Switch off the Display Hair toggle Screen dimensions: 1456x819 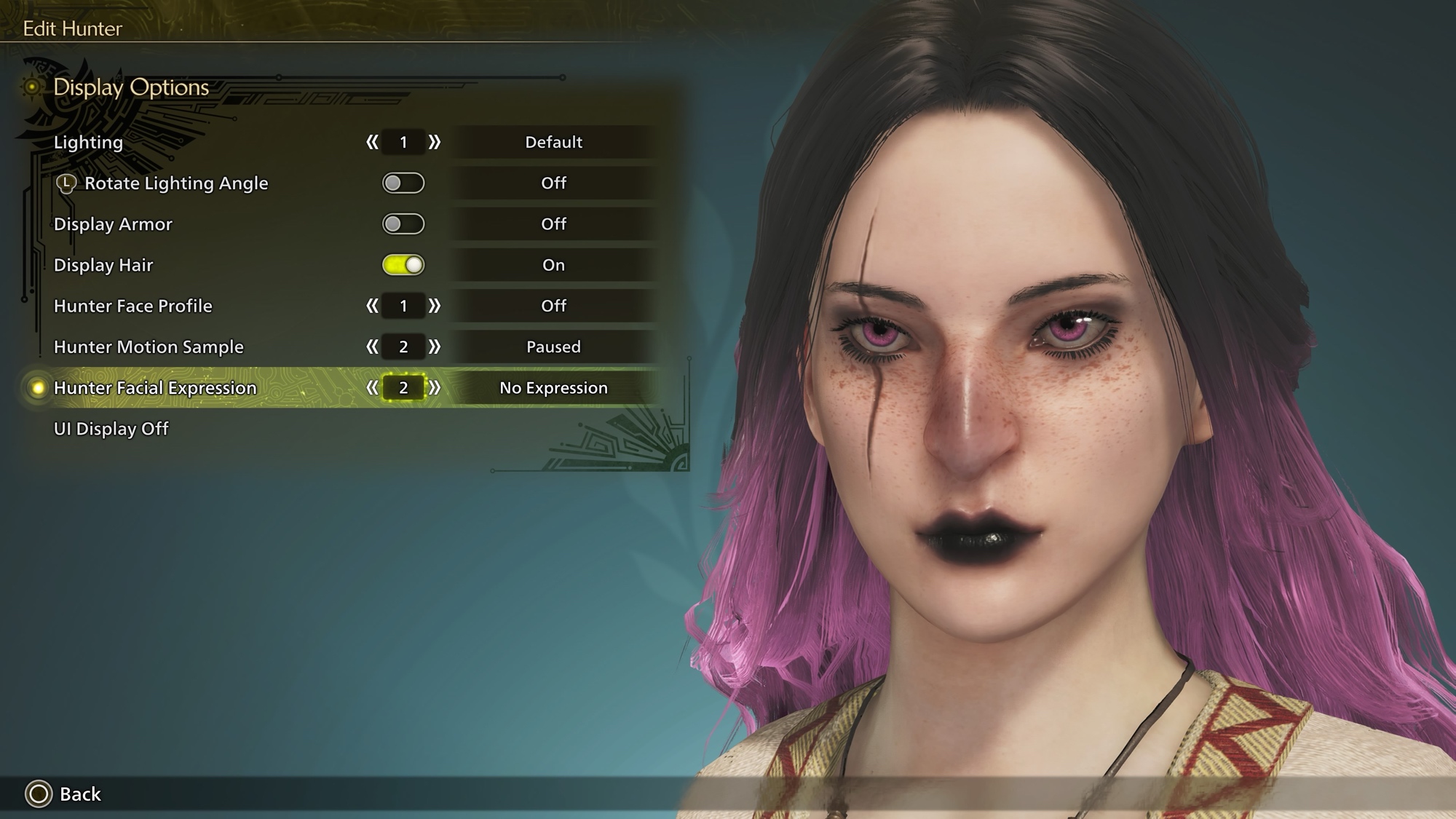point(403,265)
